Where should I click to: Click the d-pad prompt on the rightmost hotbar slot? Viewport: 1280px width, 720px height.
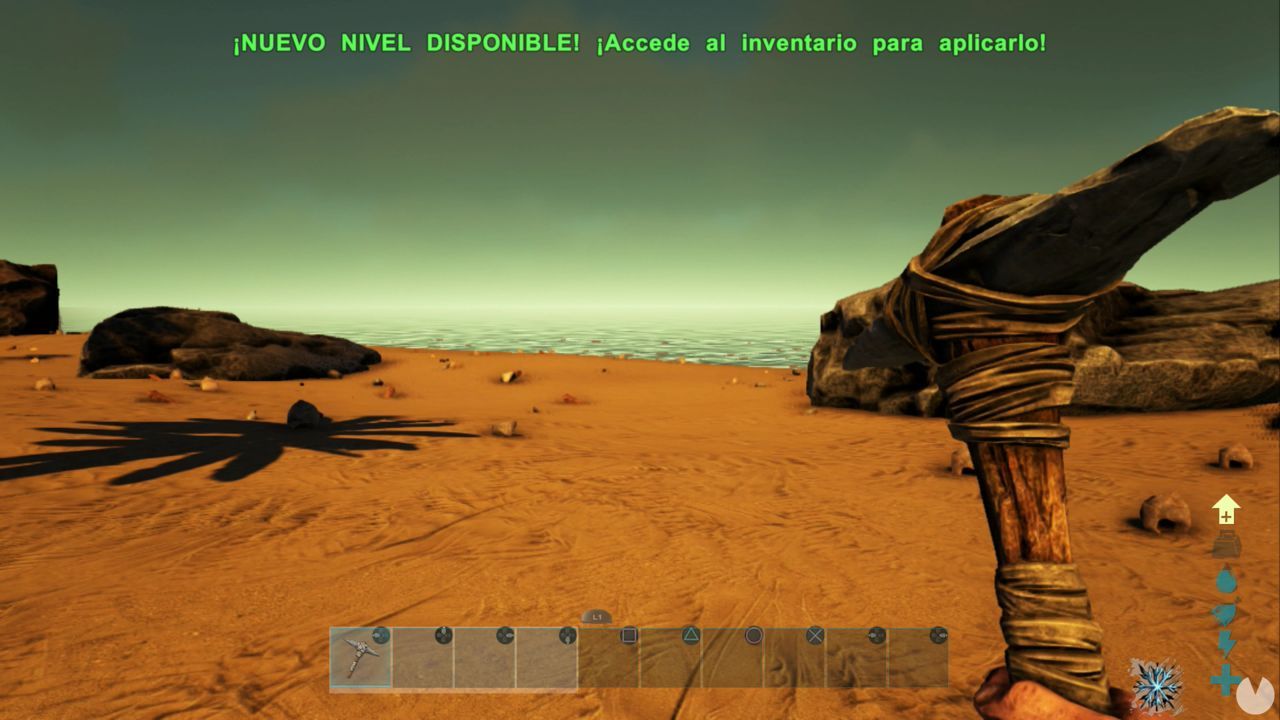coord(940,634)
